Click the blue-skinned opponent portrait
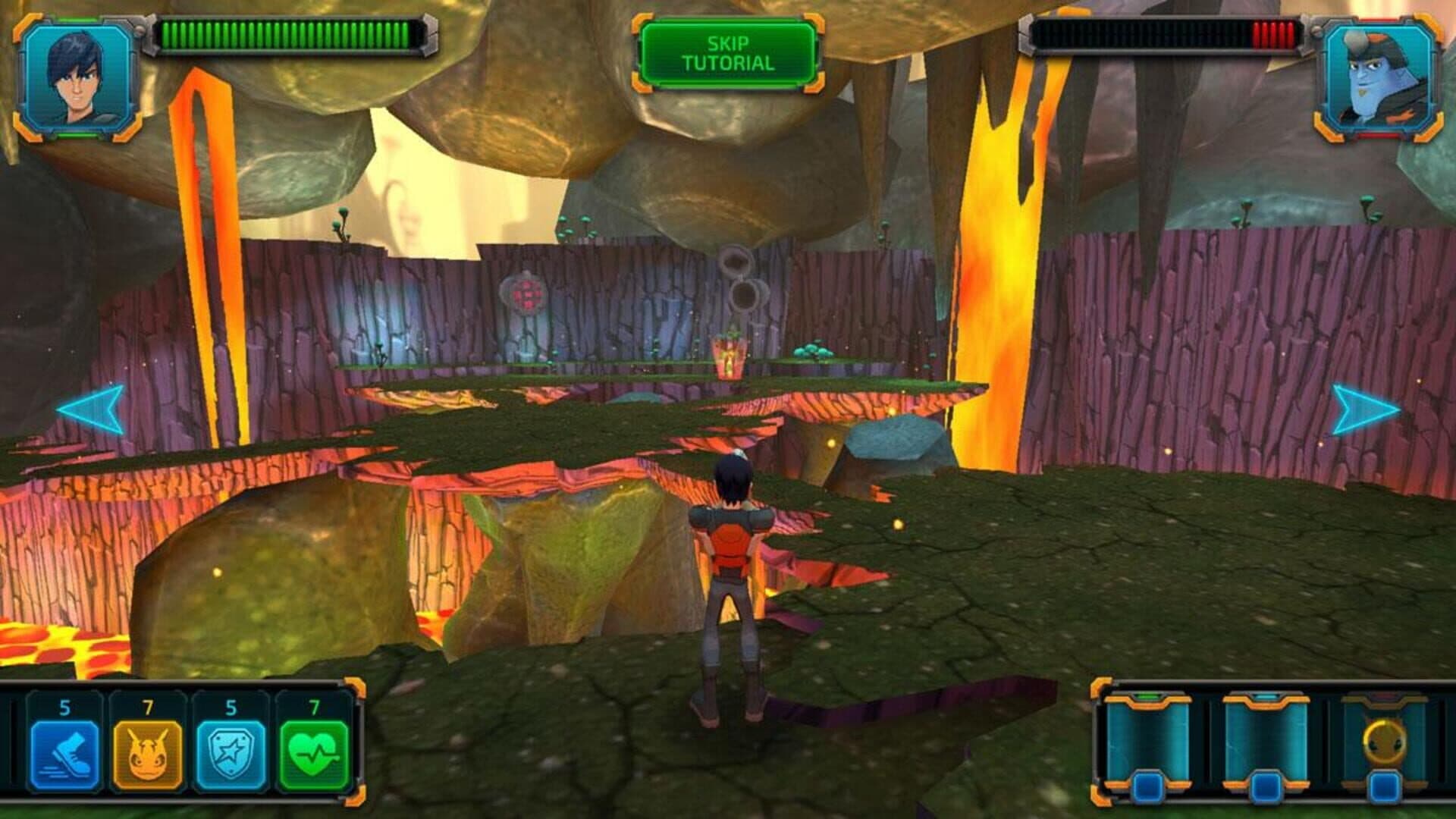Image resolution: width=1456 pixels, height=819 pixels. 1377,78
